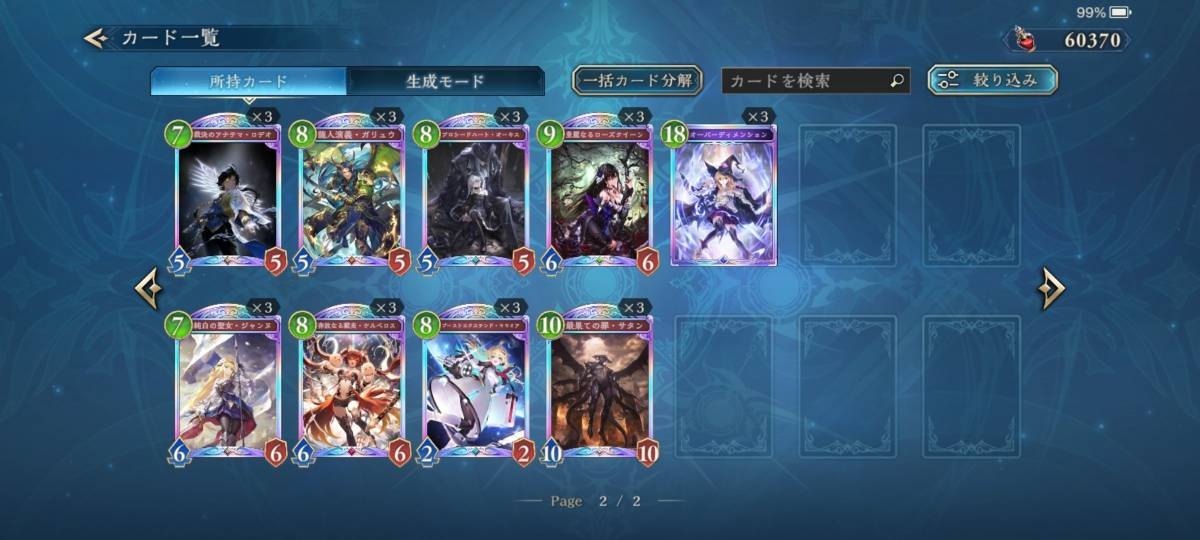Select the 7-cost ロデオ card
1200x540 pixels.
(226, 197)
